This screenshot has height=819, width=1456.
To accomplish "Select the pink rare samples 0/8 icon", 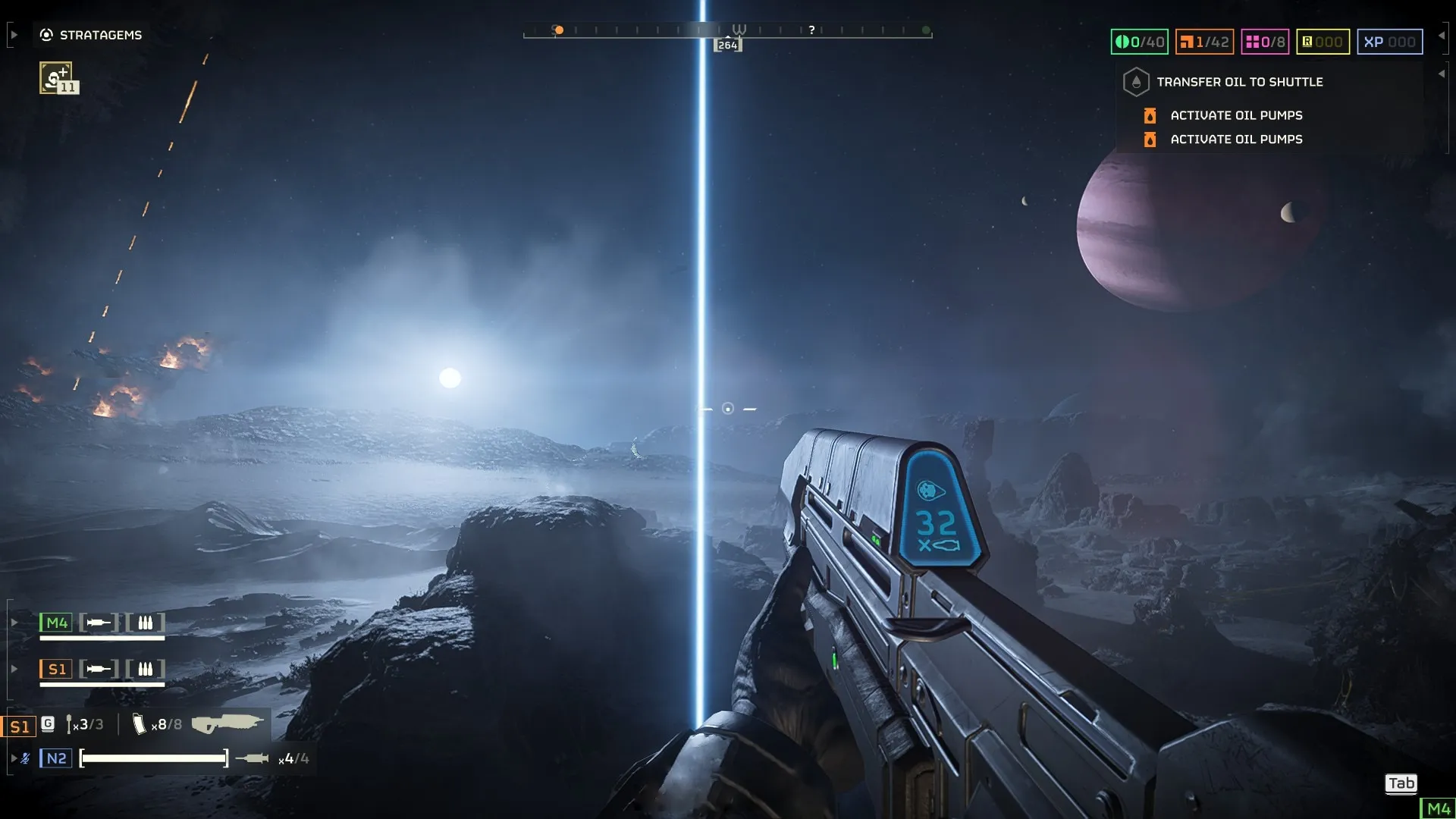I will click(x=1255, y=42).
